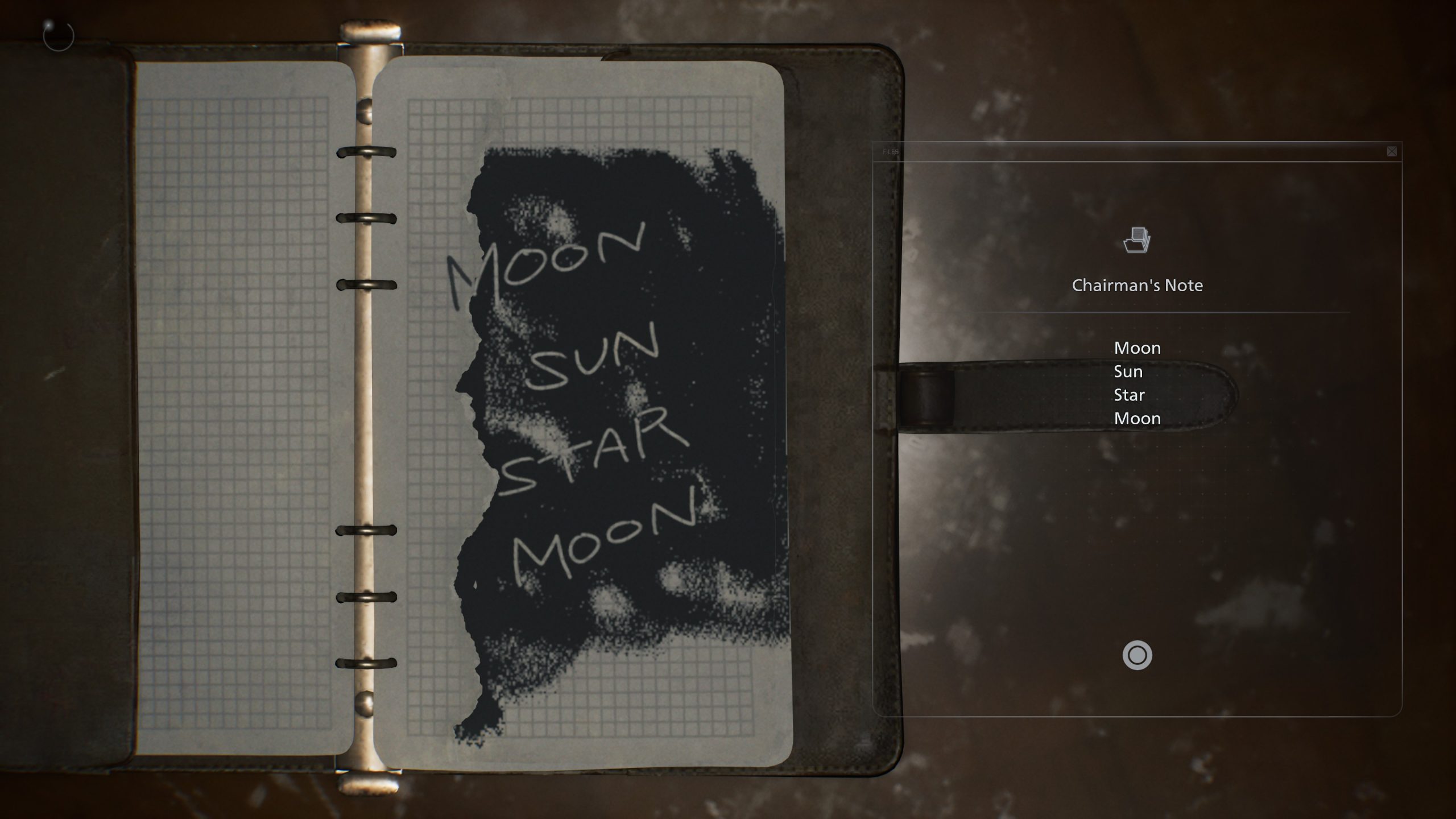This screenshot has height=819, width=1456.
Task: Dismiss the file panel with its corner X
Action: (x=1392, y=150)
